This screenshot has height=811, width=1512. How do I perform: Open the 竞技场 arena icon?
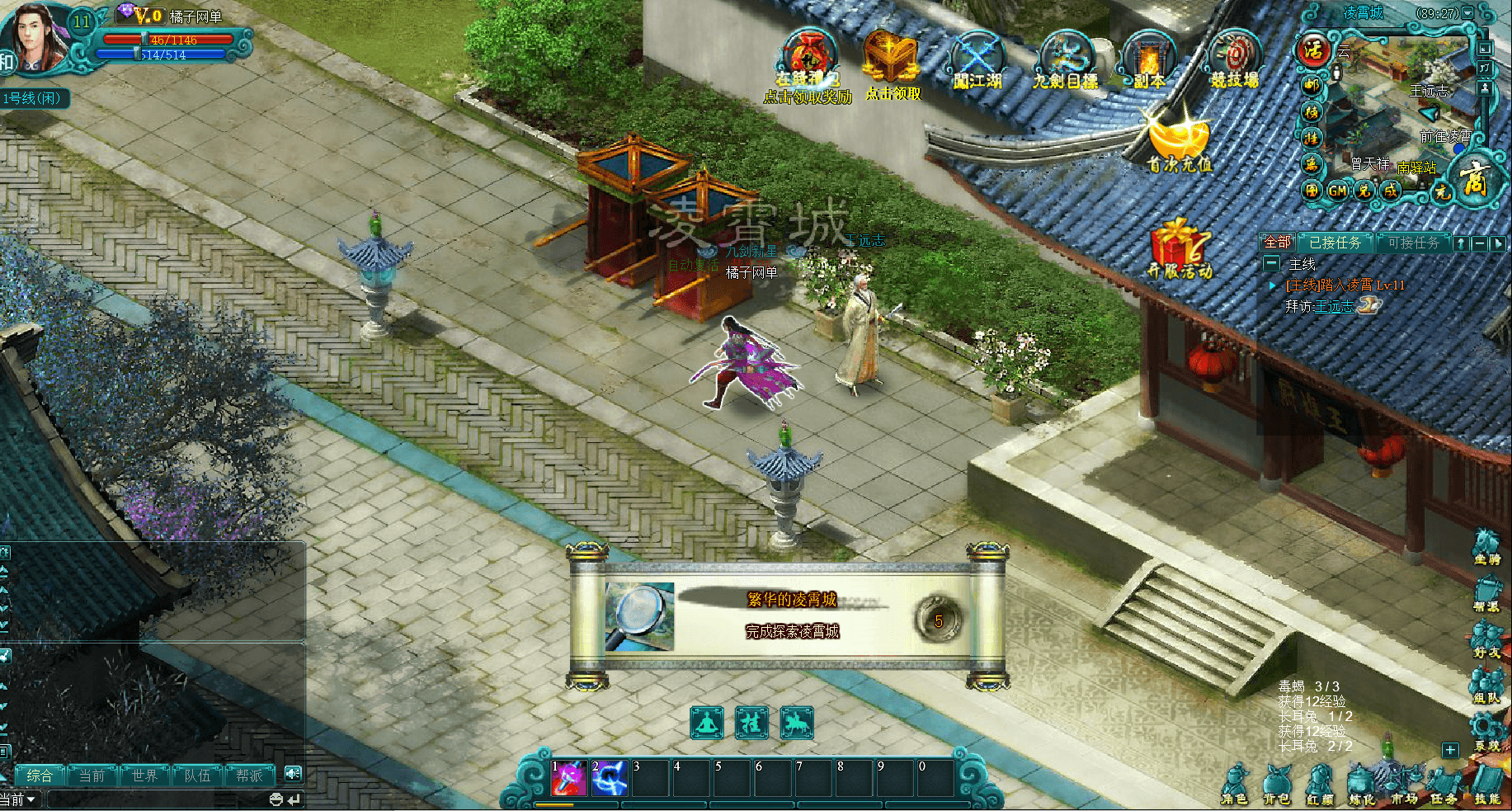[x=1235, y=58]
